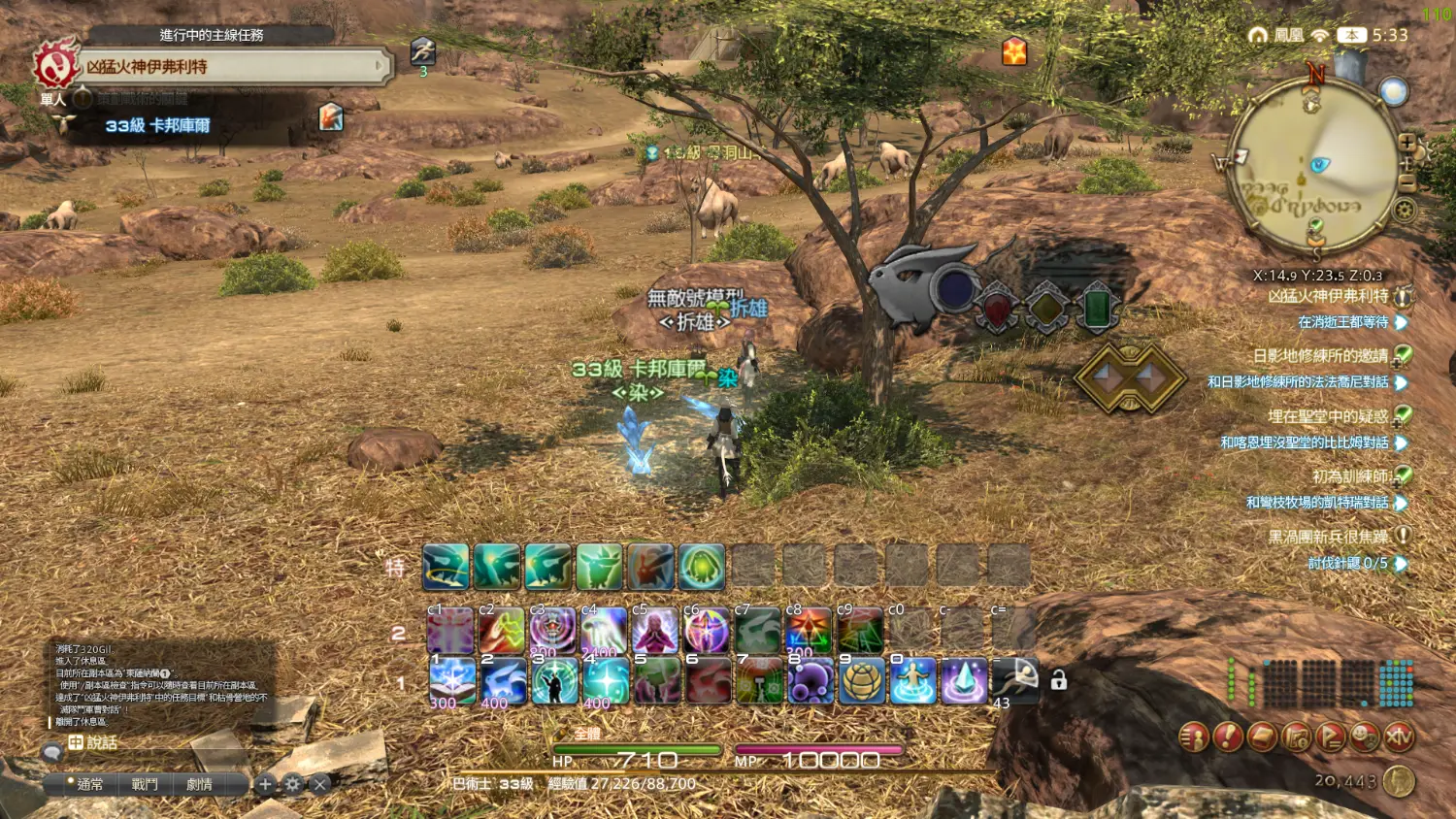Screen dimensions: 1456x819
Task: Activate the green glowing carbuncle pet action
Action: point(702,567)
